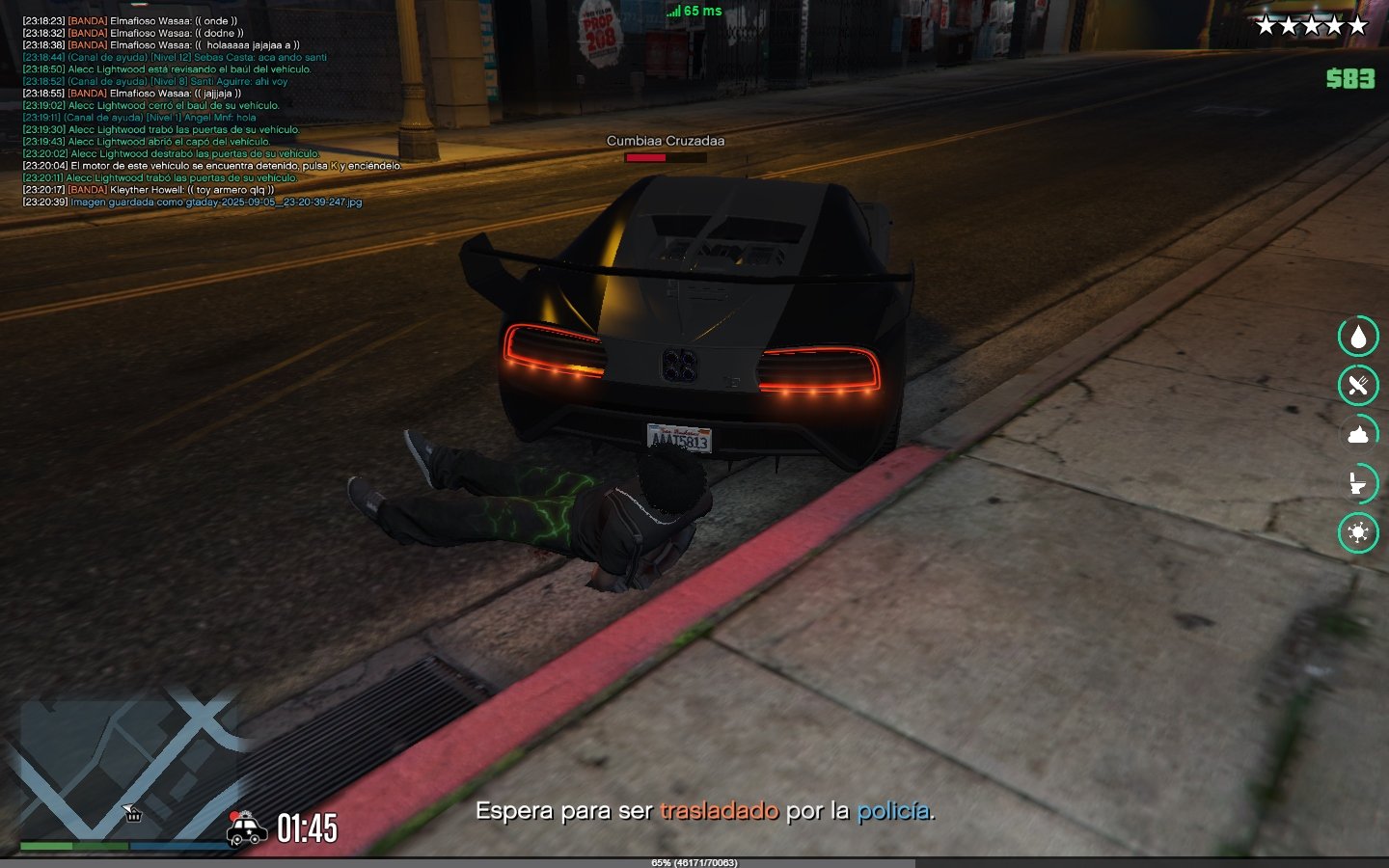Screen dimensions: 1389x868
Task: Select the fork and knife hunger icon
Action: pos(1358,386)
